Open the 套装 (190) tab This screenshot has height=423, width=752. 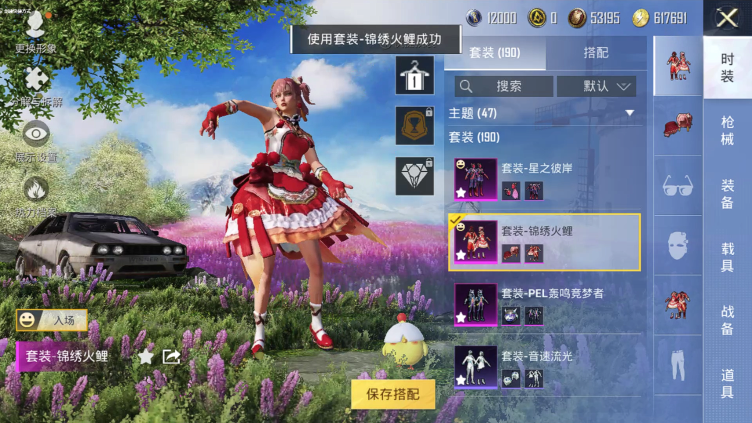(495, 53)
